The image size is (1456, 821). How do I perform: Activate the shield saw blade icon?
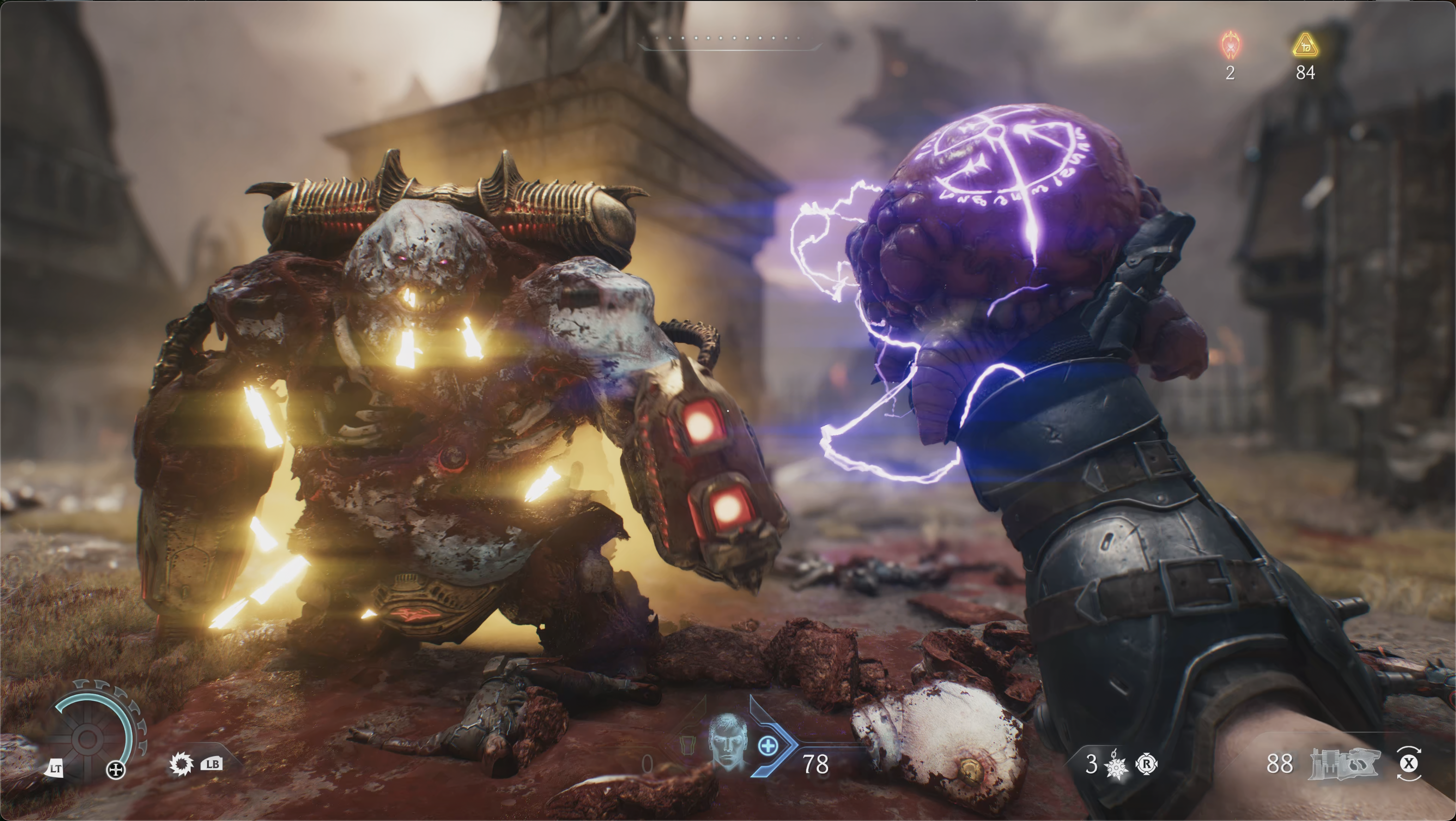click(181, 765)
